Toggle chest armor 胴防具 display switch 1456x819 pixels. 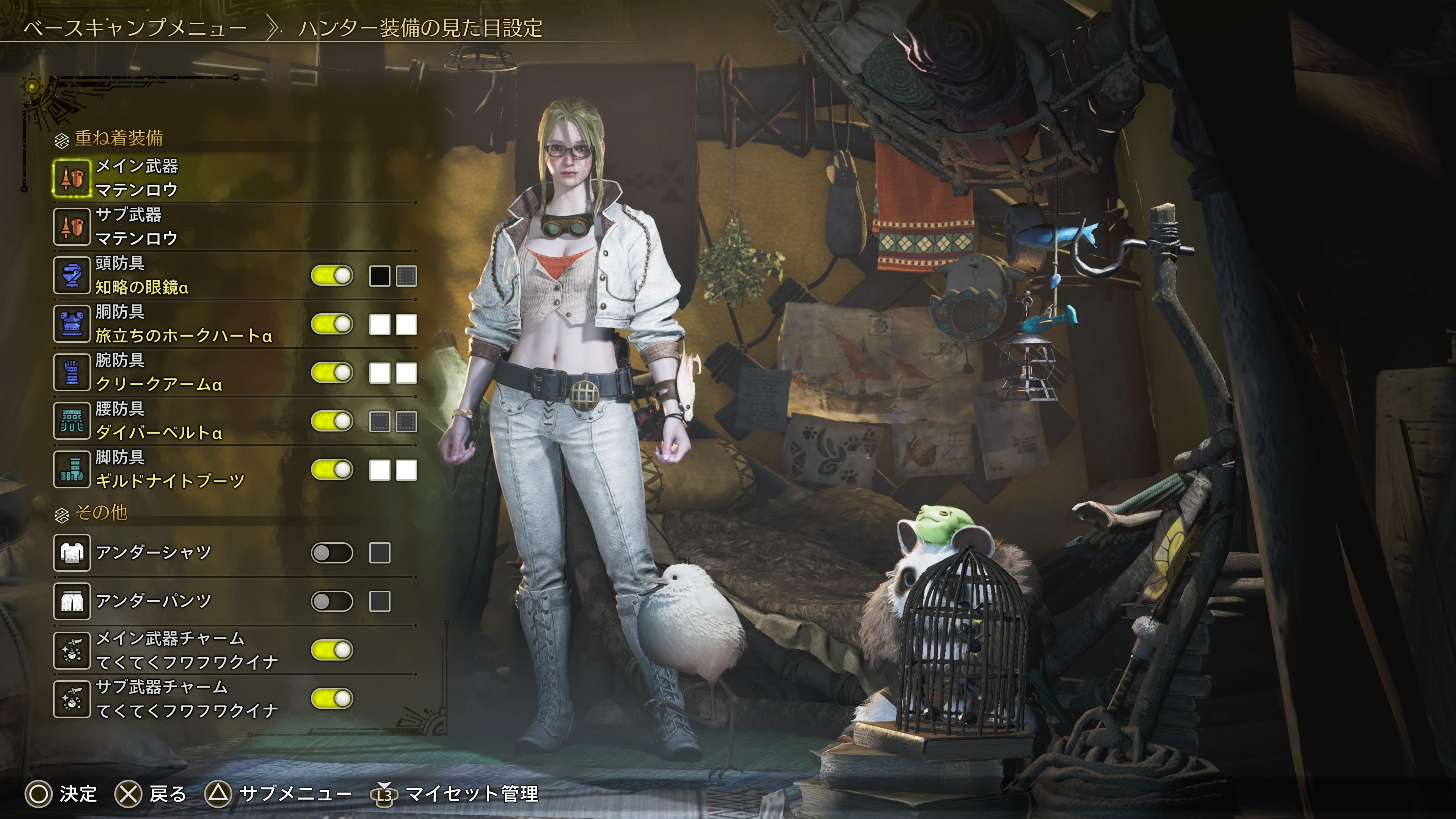(x=333, y=325)
